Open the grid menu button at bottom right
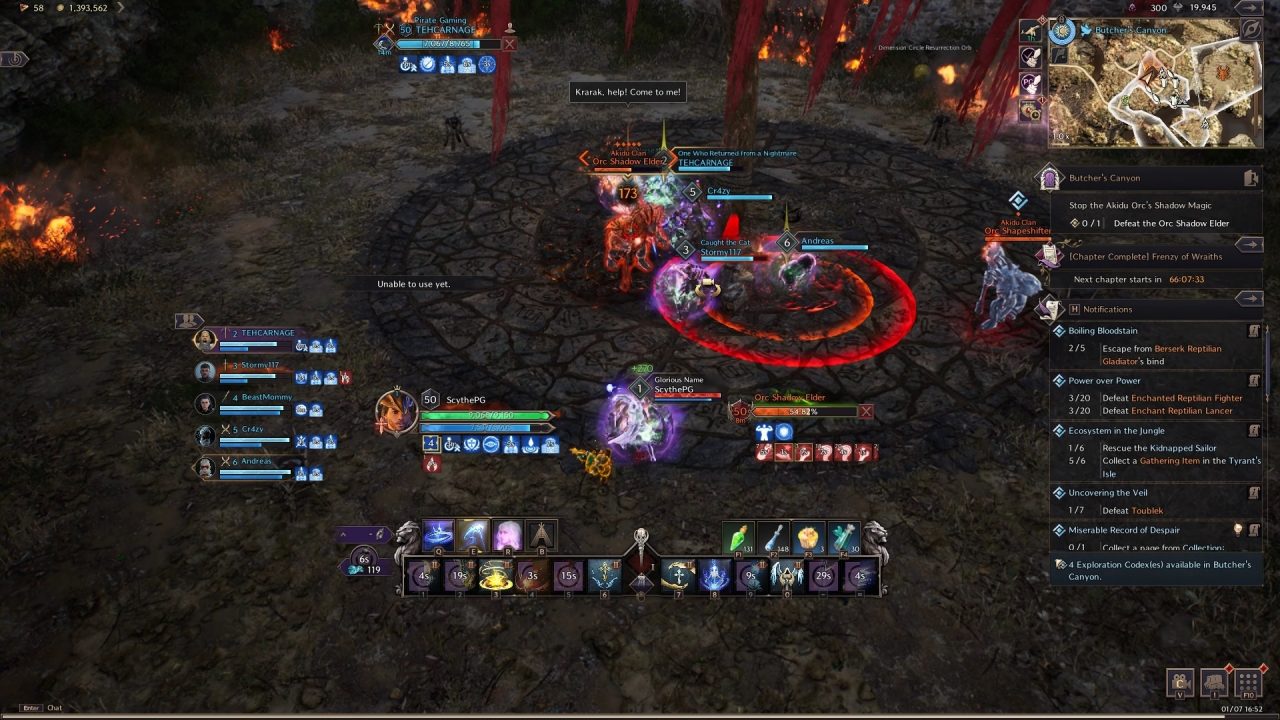Viewport: 1280px width, 720px height. pos(1248,683)
